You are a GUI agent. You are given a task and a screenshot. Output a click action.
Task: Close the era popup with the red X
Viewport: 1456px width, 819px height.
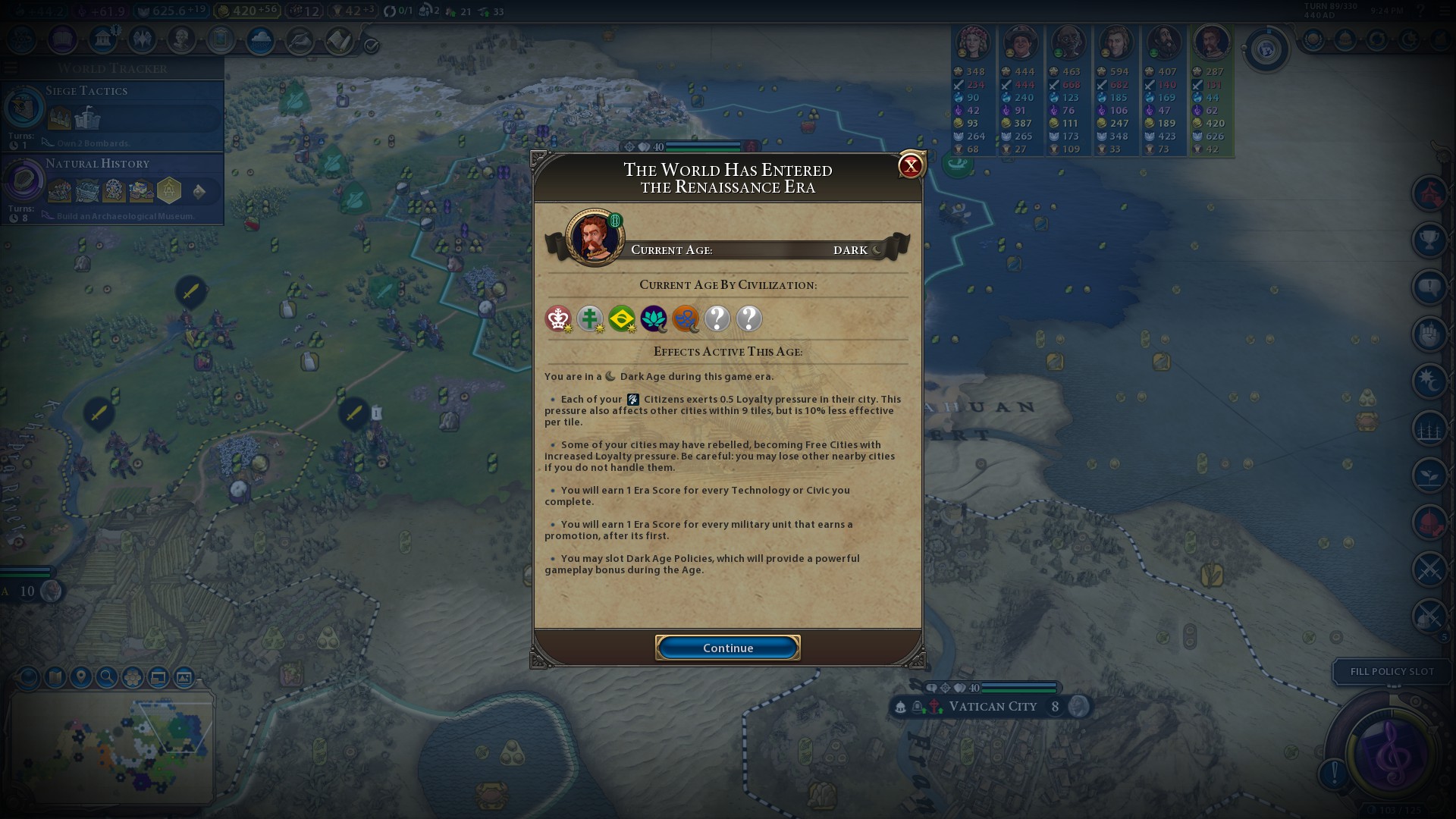(x=910, y=166)
